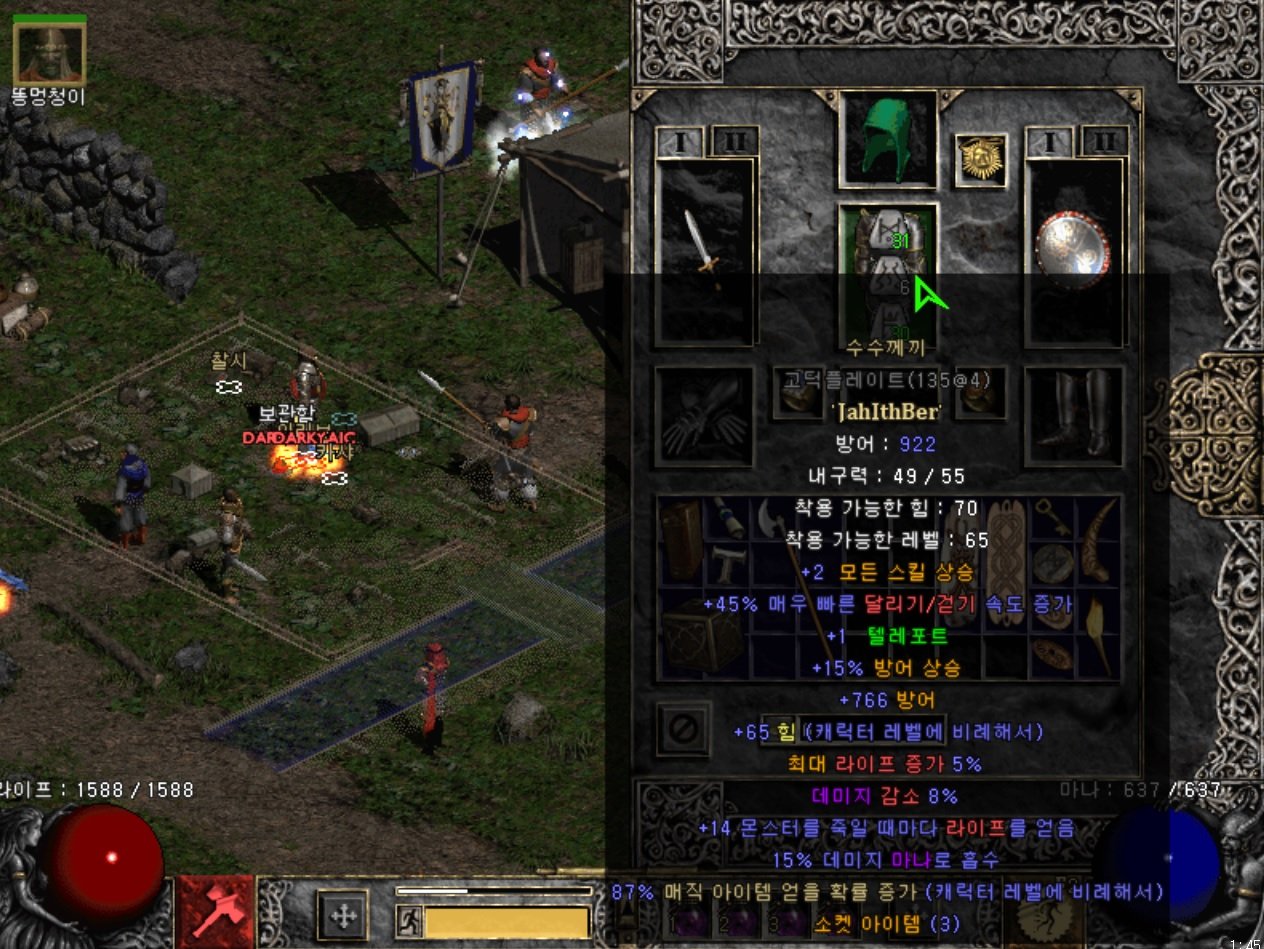The width and height of the screenshot is (1264, 949).
Task: Select the equipped sword weapon slot
Action: point(705,252)
